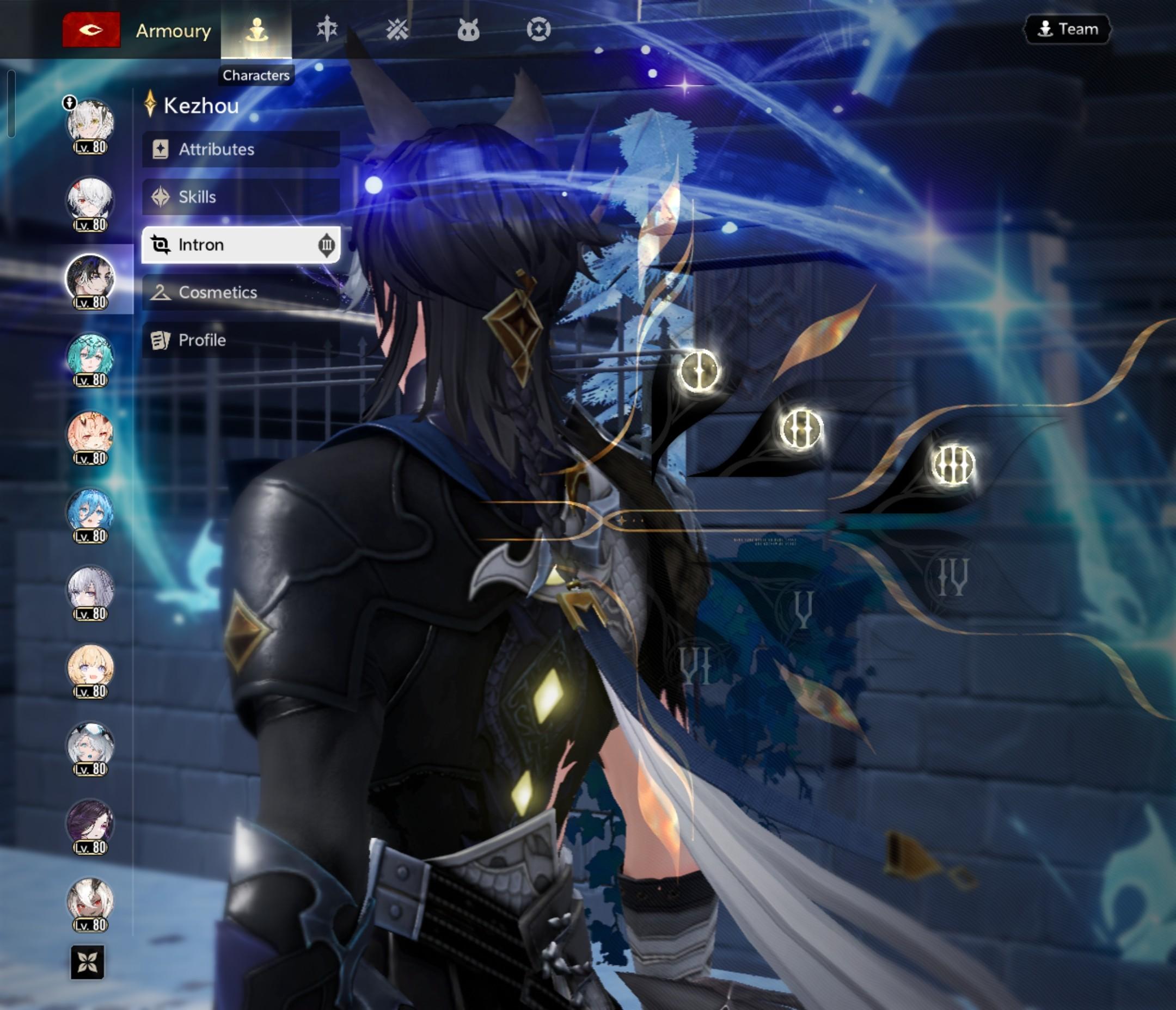Switch to the Characters tab
The width and height of the screenshot is (1176, 1010).
click(x=256, y=29)
